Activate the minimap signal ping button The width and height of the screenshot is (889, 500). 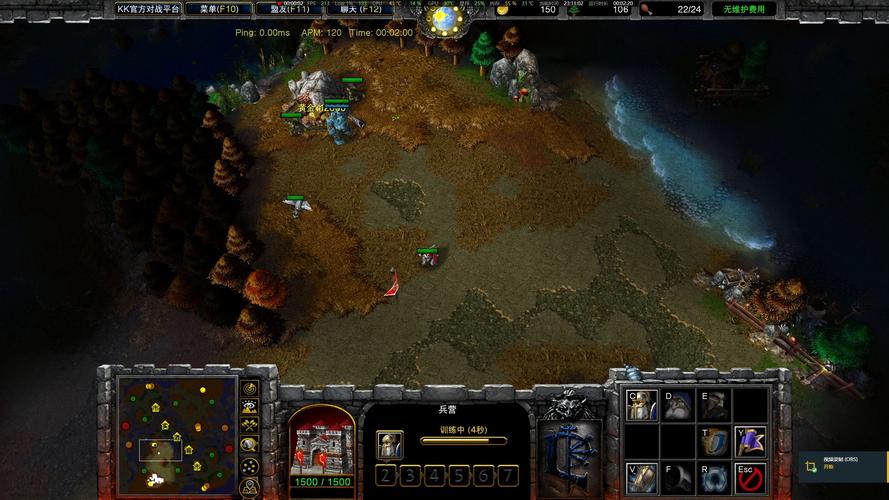tap(249, 389)
